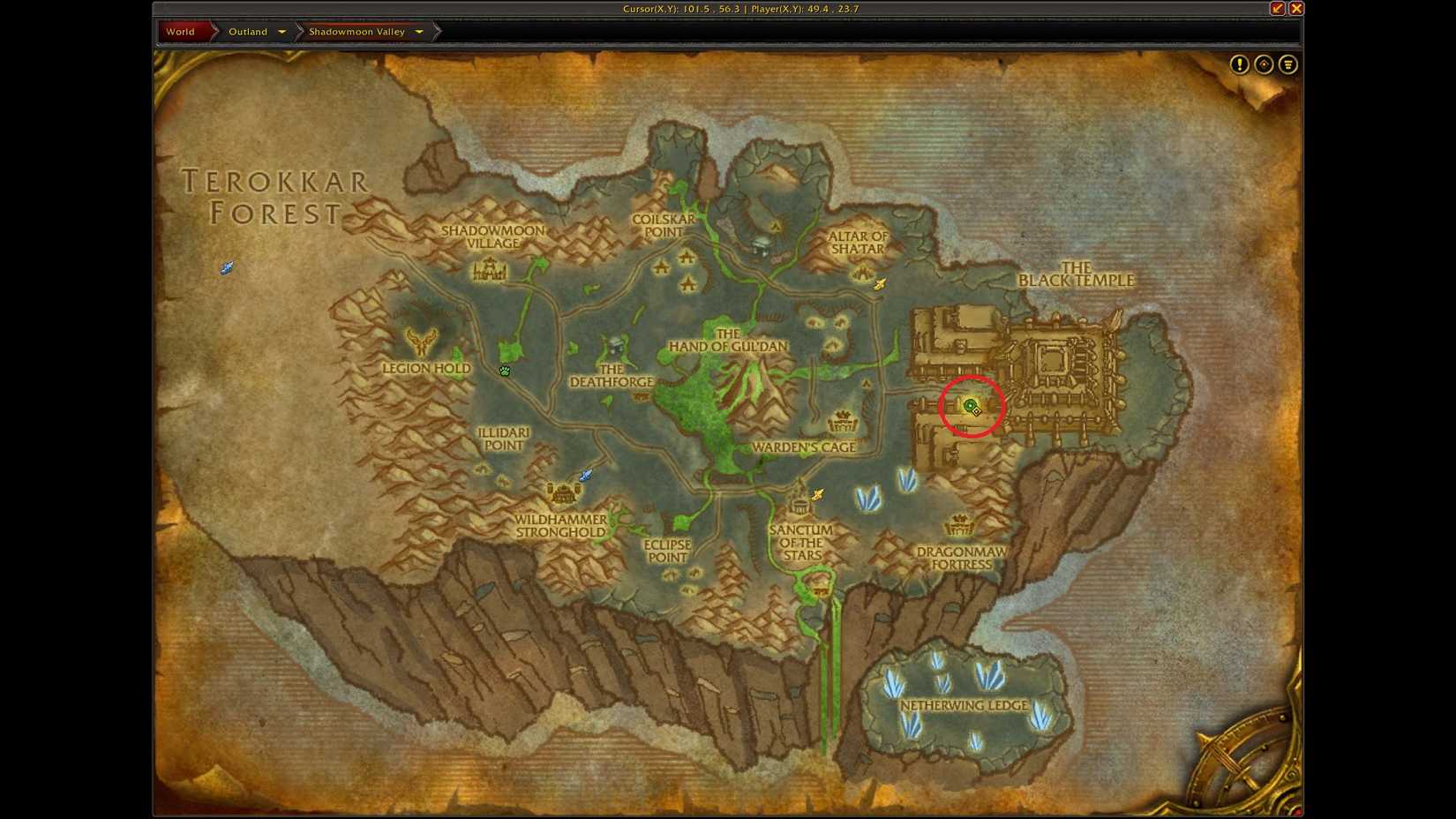Image resolution: width=1456 pixels, height=819 pixels.
Task: Click the Outland breadcrumb button
Action: click(247, 31)
